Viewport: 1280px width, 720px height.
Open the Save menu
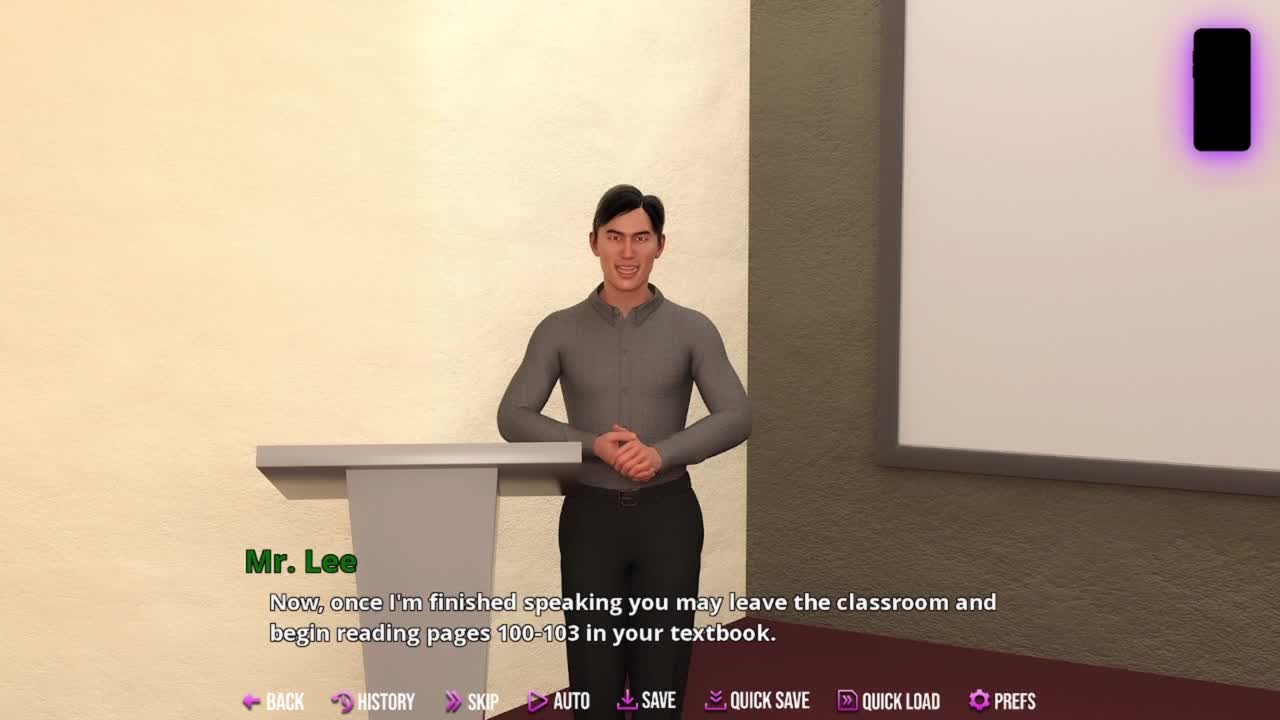click(x=646, y=701)
